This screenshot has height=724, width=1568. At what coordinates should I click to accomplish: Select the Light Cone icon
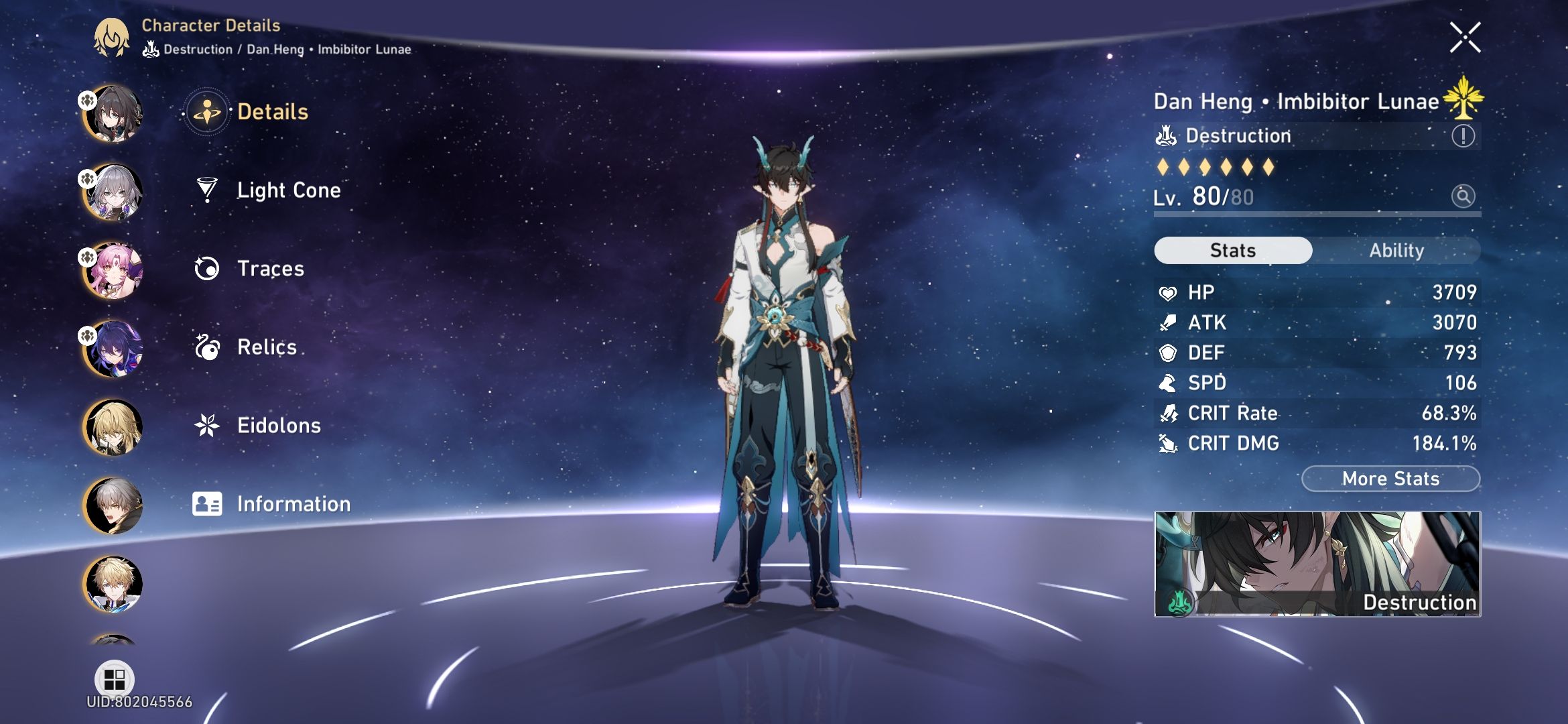208,190
